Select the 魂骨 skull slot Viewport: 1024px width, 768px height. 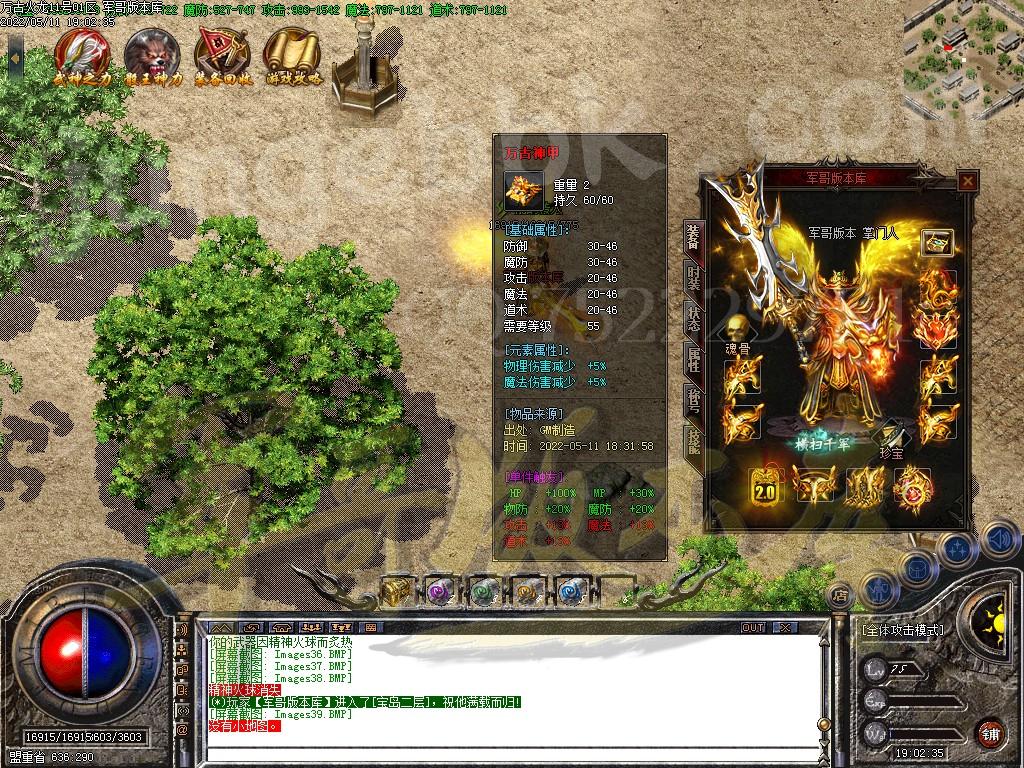click(738, 330)
